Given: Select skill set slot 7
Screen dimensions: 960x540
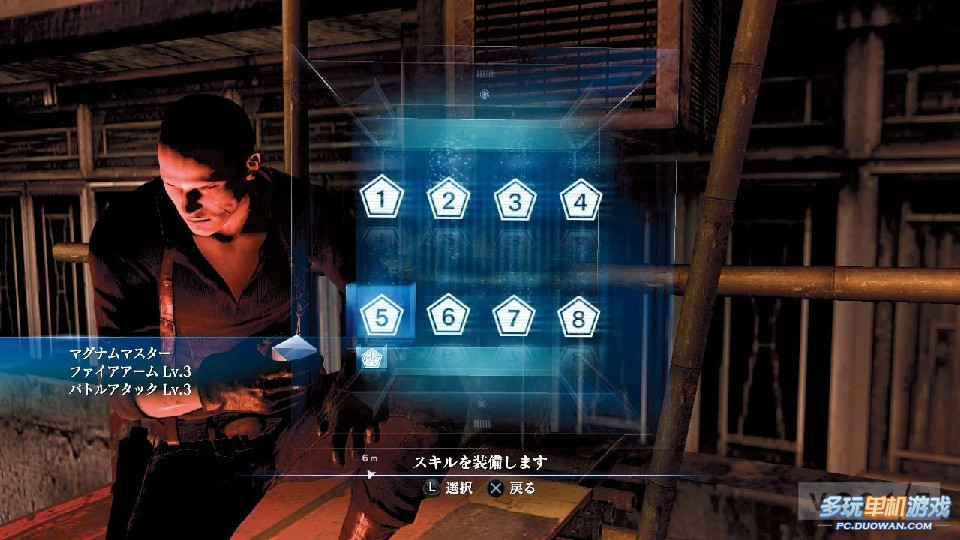Looking at the screenshot, I should pyautogui.click(x=514, y=317).
